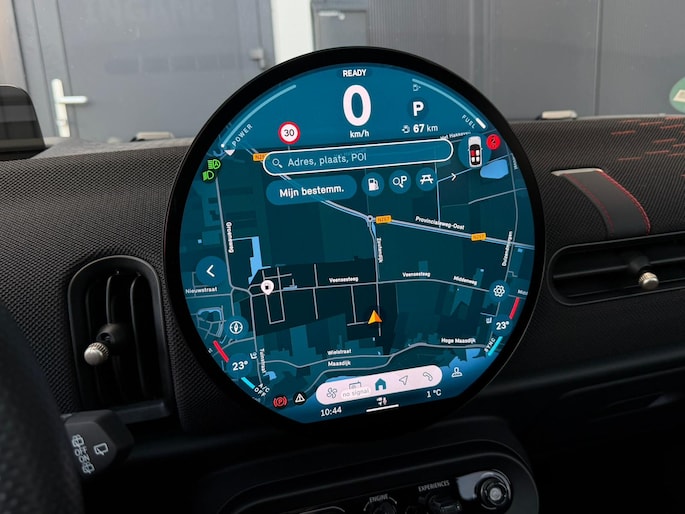Go back with the left arrow button

(210, 269)
